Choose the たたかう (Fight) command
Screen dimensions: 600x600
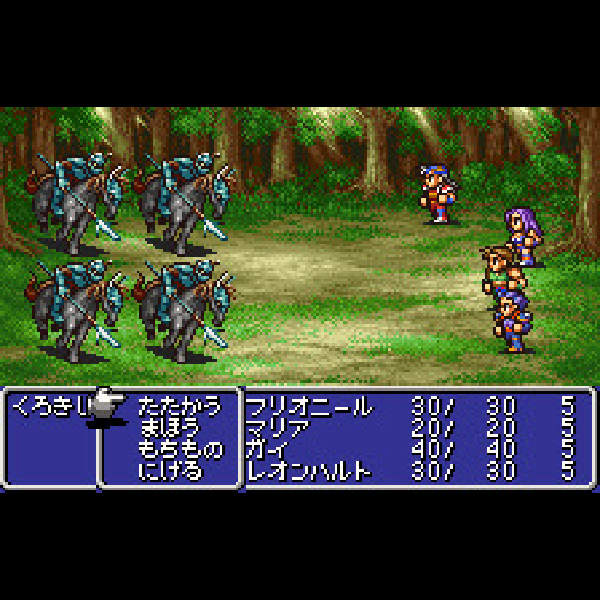[180, 407]
